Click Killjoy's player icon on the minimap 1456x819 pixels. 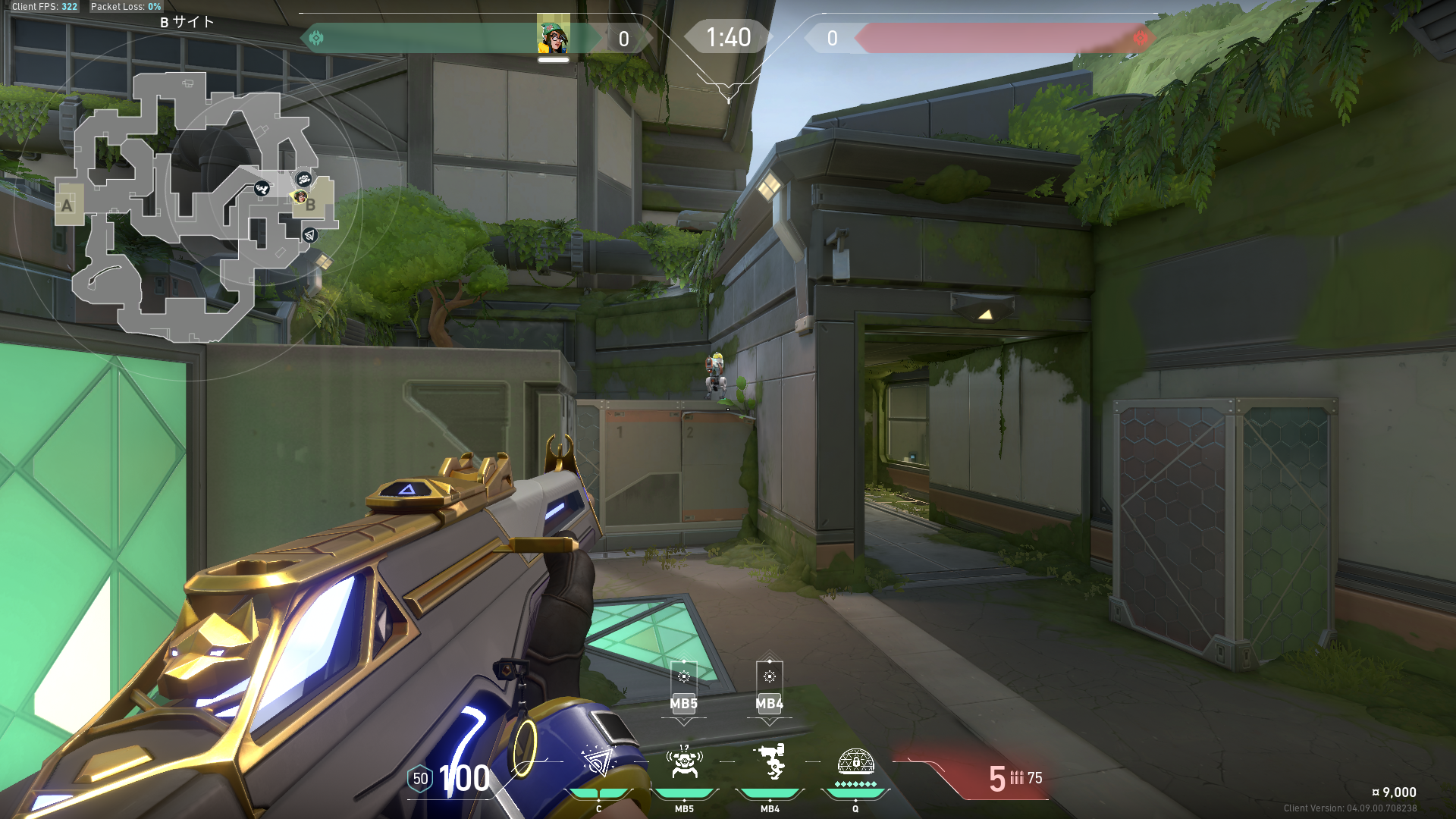click(300, 196)
